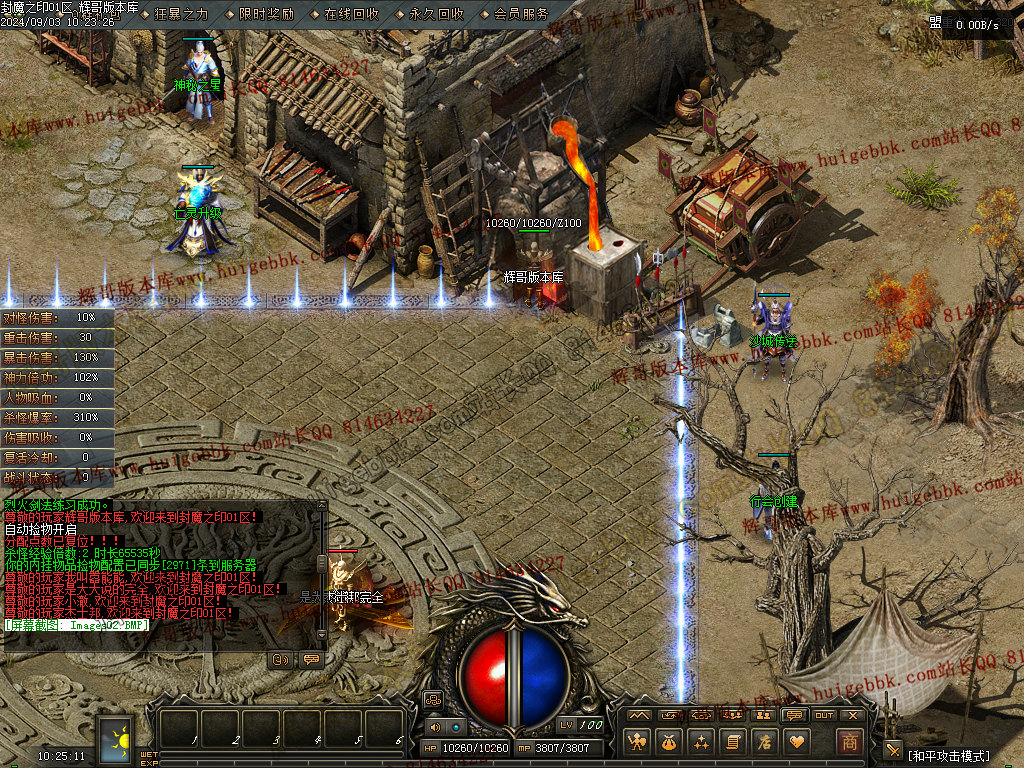
Task: Open the bag inventory icon
Action: pos(669,742)
